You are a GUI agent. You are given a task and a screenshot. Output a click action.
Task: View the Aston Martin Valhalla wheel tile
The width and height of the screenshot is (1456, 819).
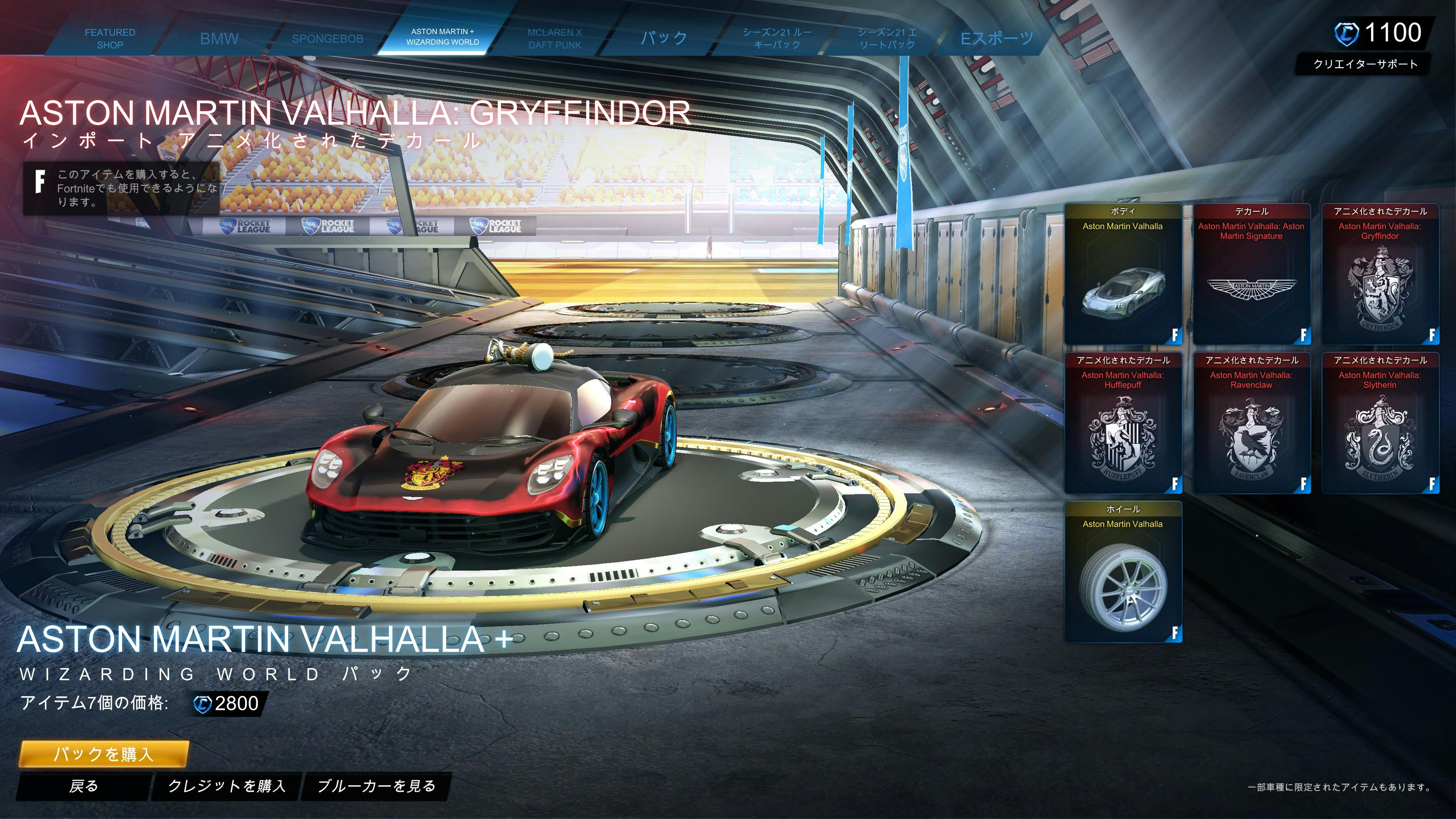click(x=1122, y=572)
